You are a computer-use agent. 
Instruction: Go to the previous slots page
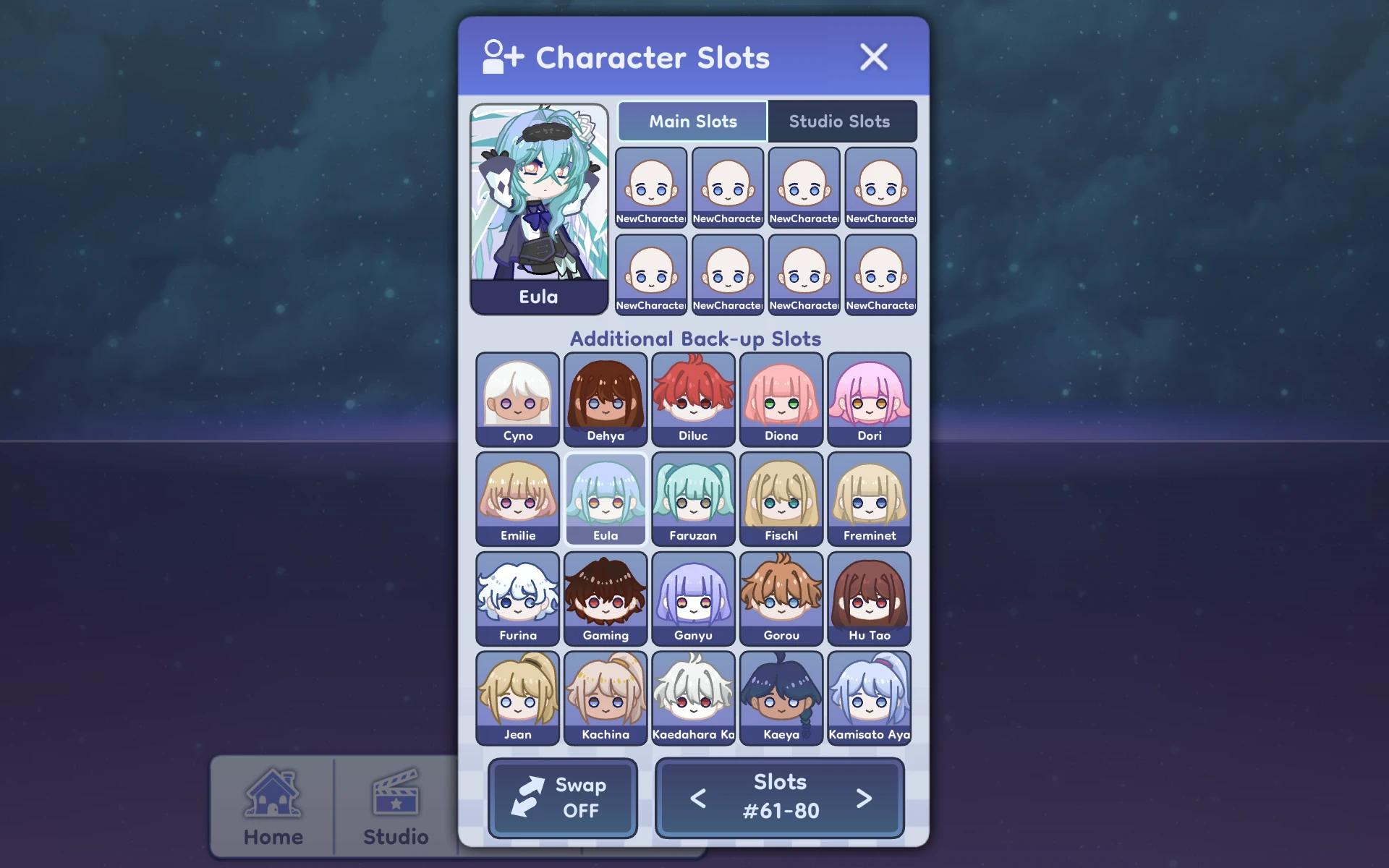(697, 798)
